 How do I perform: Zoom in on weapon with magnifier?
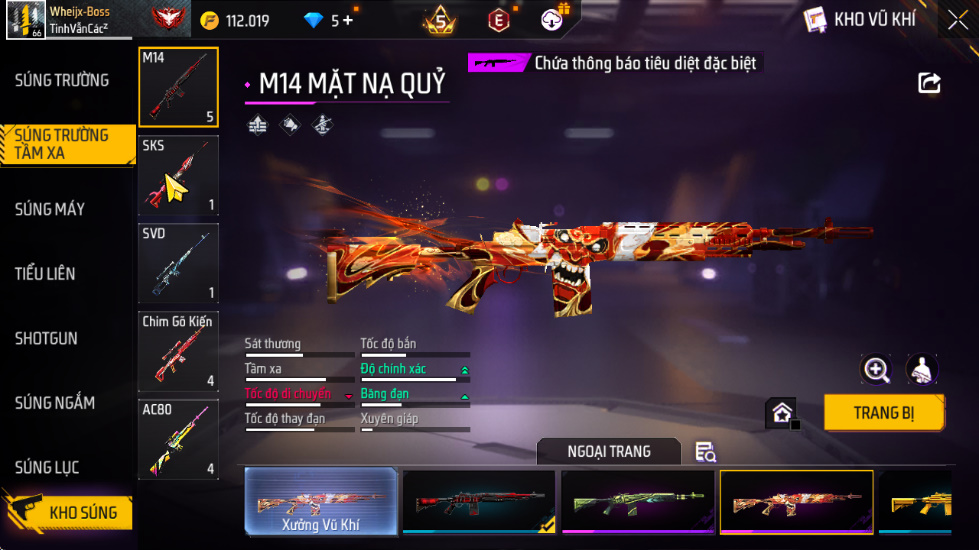pyautogui.click(x=877, y=370)
